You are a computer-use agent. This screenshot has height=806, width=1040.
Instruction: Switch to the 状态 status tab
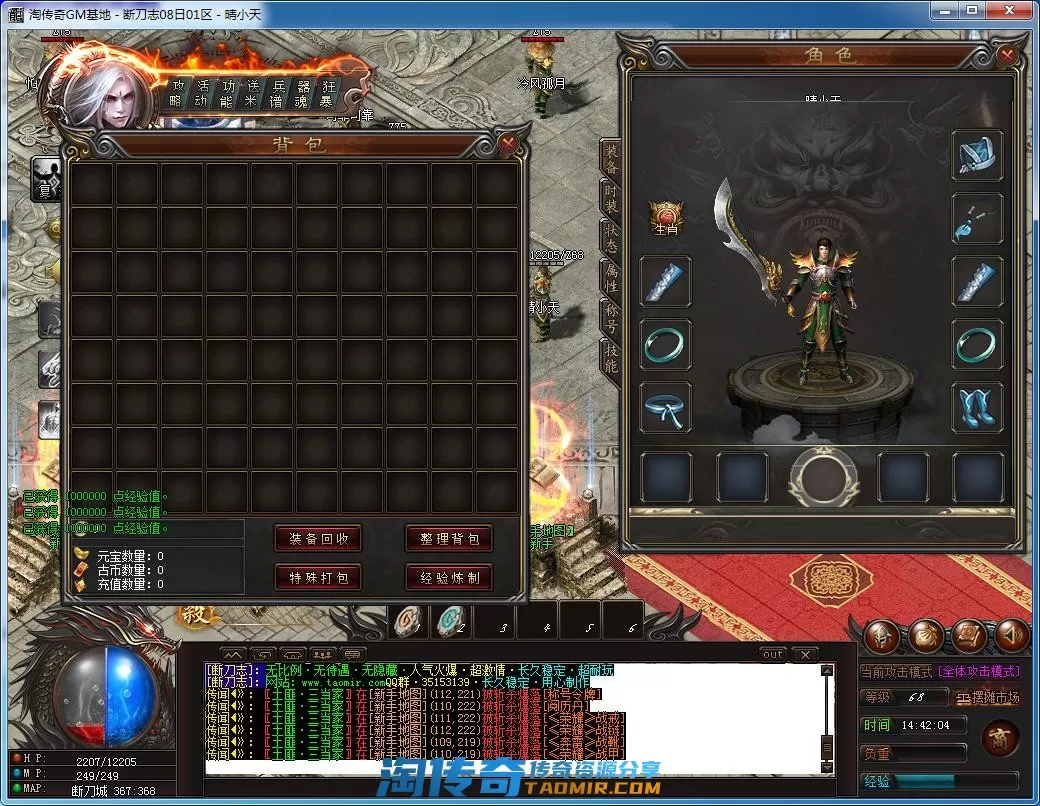pos(610,236)
